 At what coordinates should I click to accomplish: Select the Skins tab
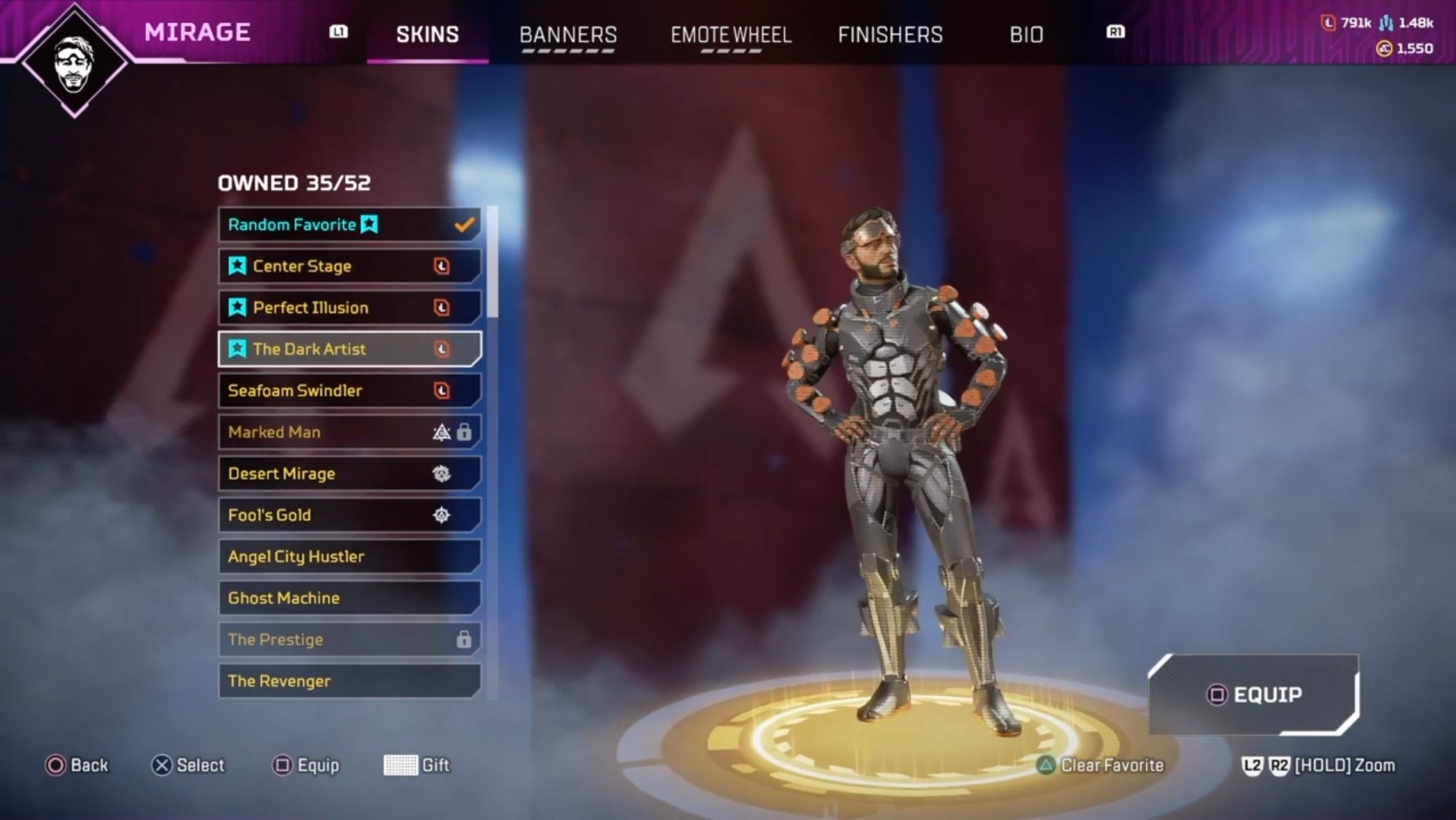pos(428,35)
